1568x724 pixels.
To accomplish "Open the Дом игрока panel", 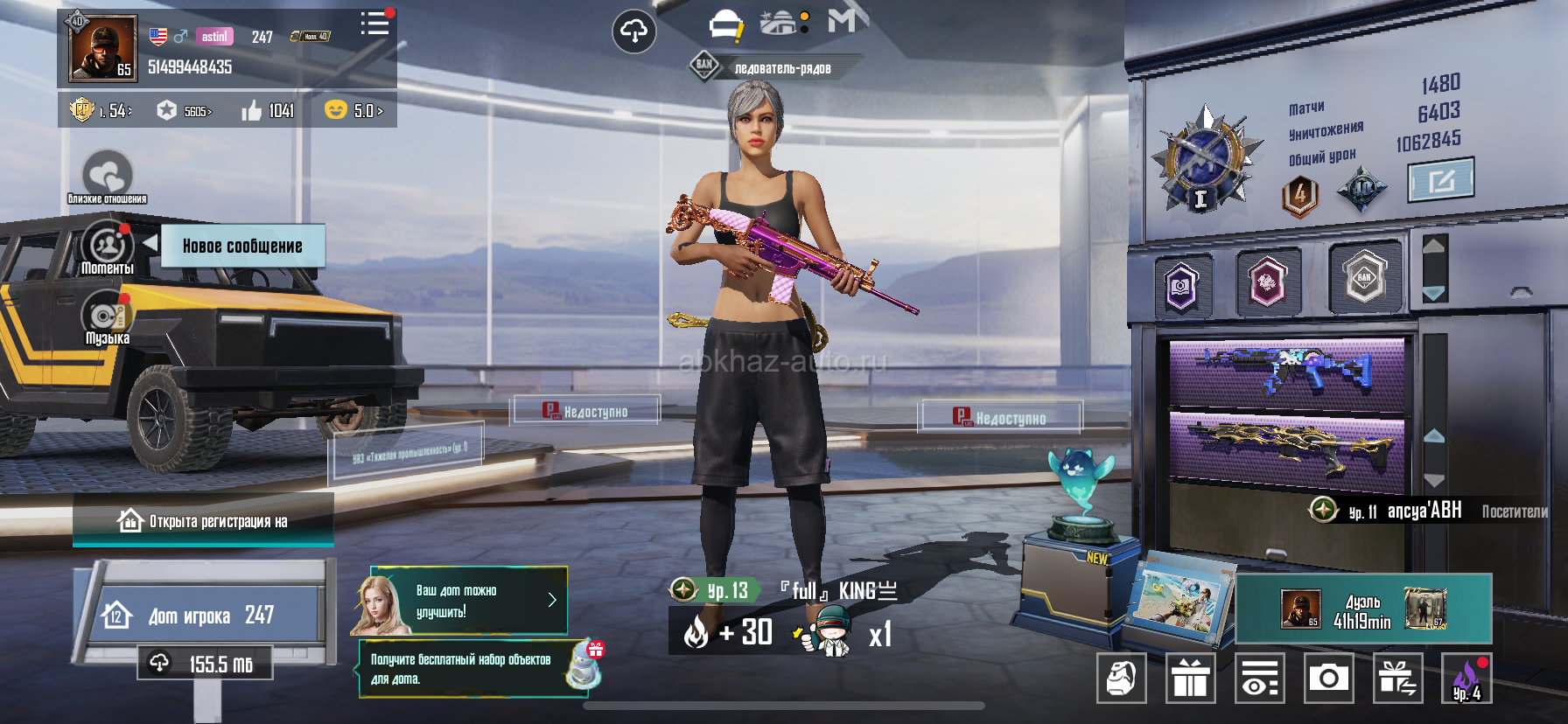I will point(208,616).
